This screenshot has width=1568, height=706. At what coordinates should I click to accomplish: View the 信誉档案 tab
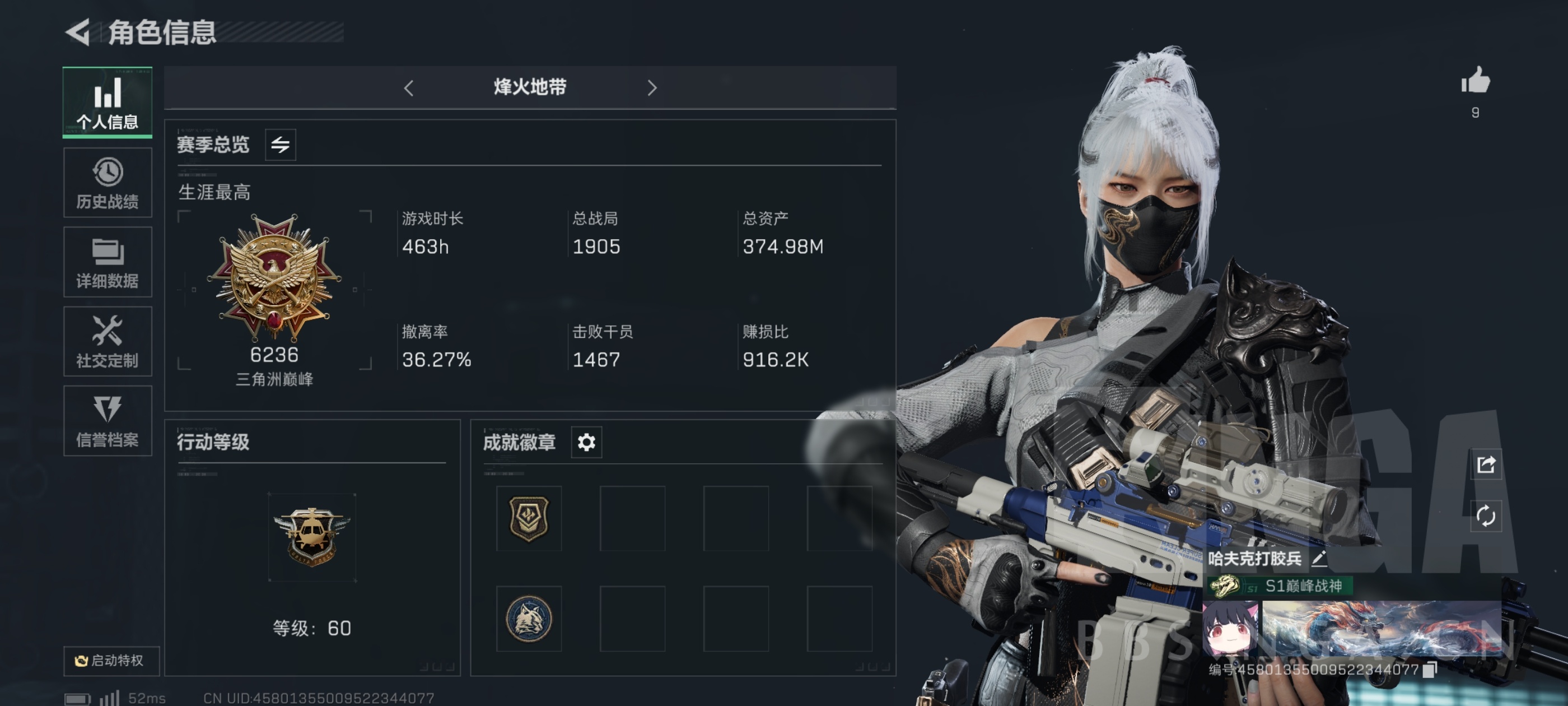[x=107, y=421]
